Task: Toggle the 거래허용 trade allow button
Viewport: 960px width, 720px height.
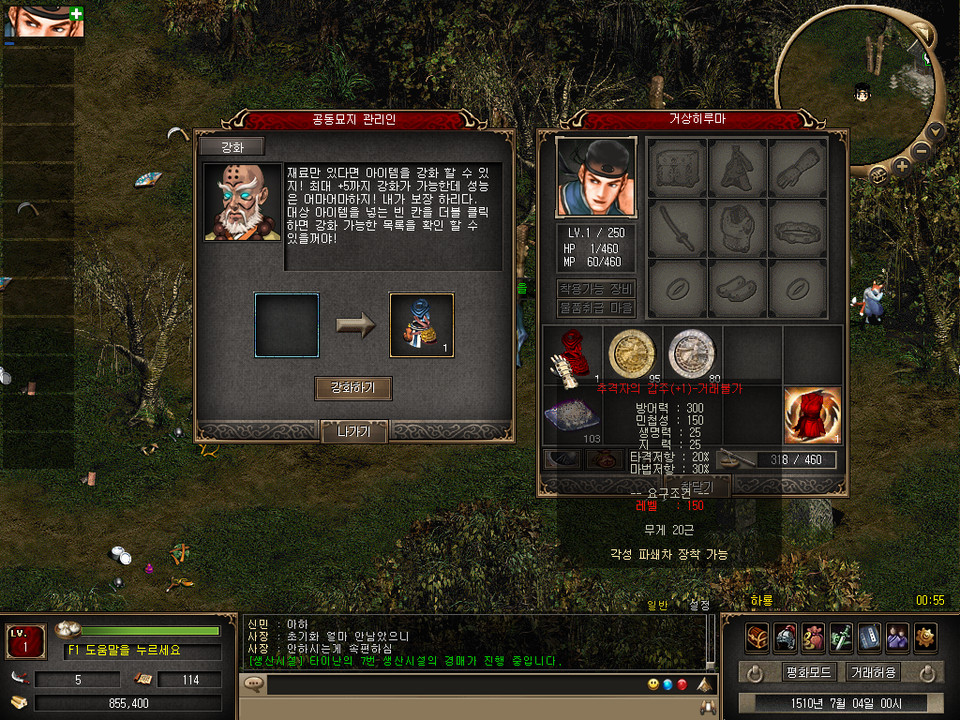Action: [x=873, y=672]
